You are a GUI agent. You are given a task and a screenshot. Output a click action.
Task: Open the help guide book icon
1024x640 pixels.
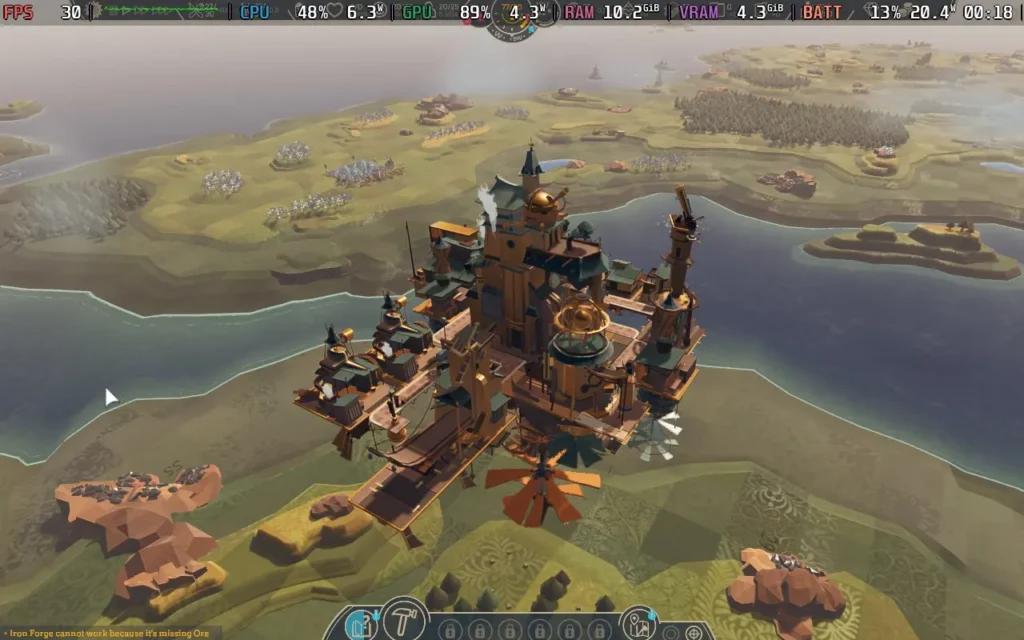coord(361,625)
